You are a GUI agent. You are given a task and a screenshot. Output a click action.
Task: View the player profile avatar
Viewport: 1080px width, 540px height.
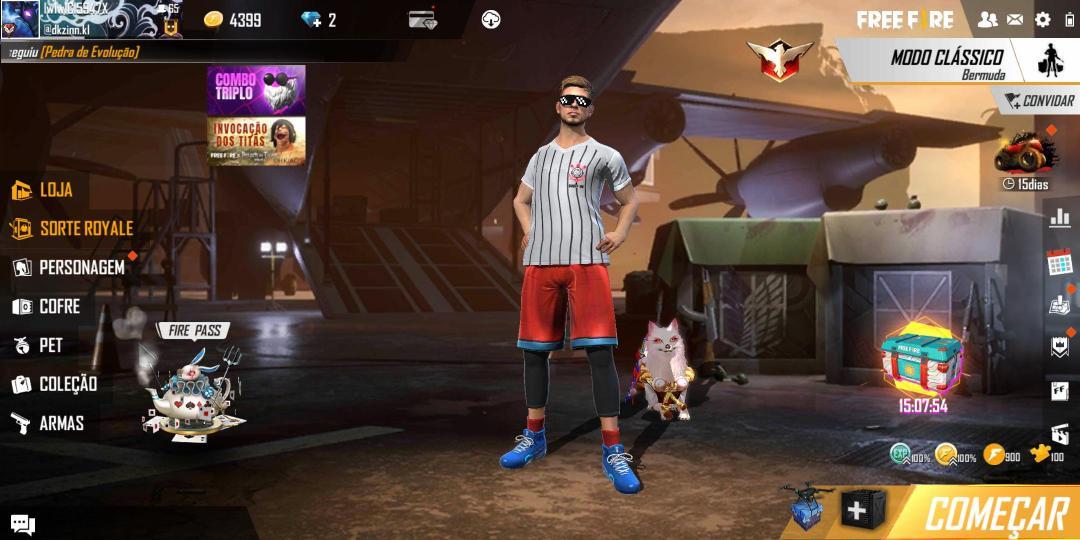pyautogui.click(x=20, y=19)
